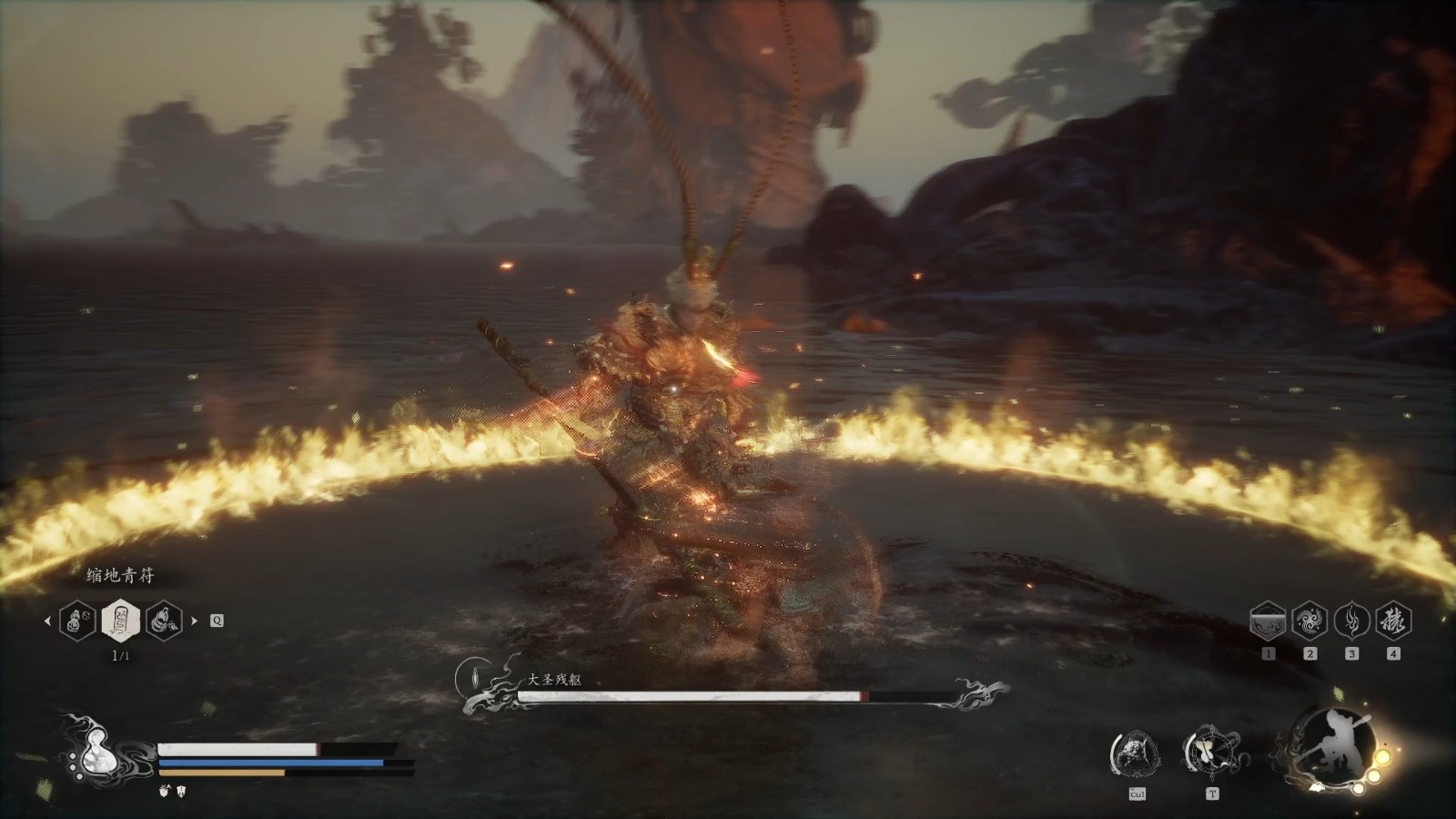The width and height of the screenshot is (1456, 819).
Task: Click the right arrow of the item selector
Action: click(x=194, y=622)
